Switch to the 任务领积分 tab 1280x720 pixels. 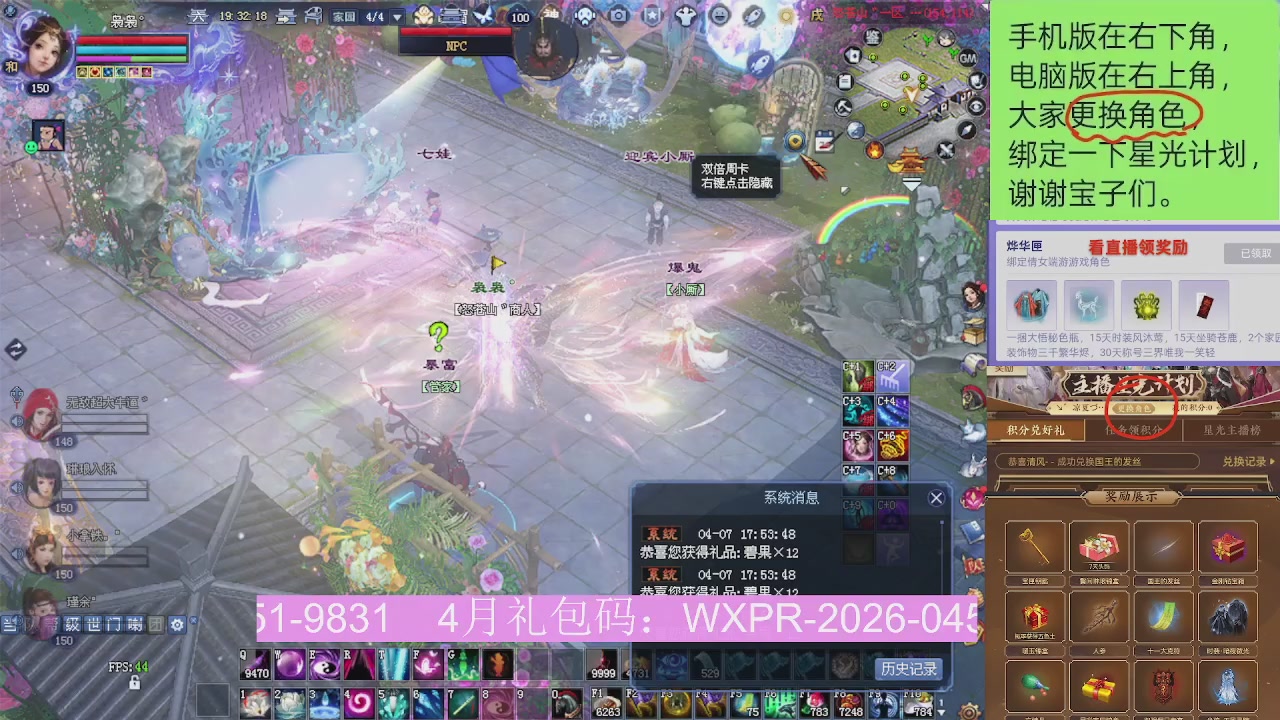coord(1132,429)
